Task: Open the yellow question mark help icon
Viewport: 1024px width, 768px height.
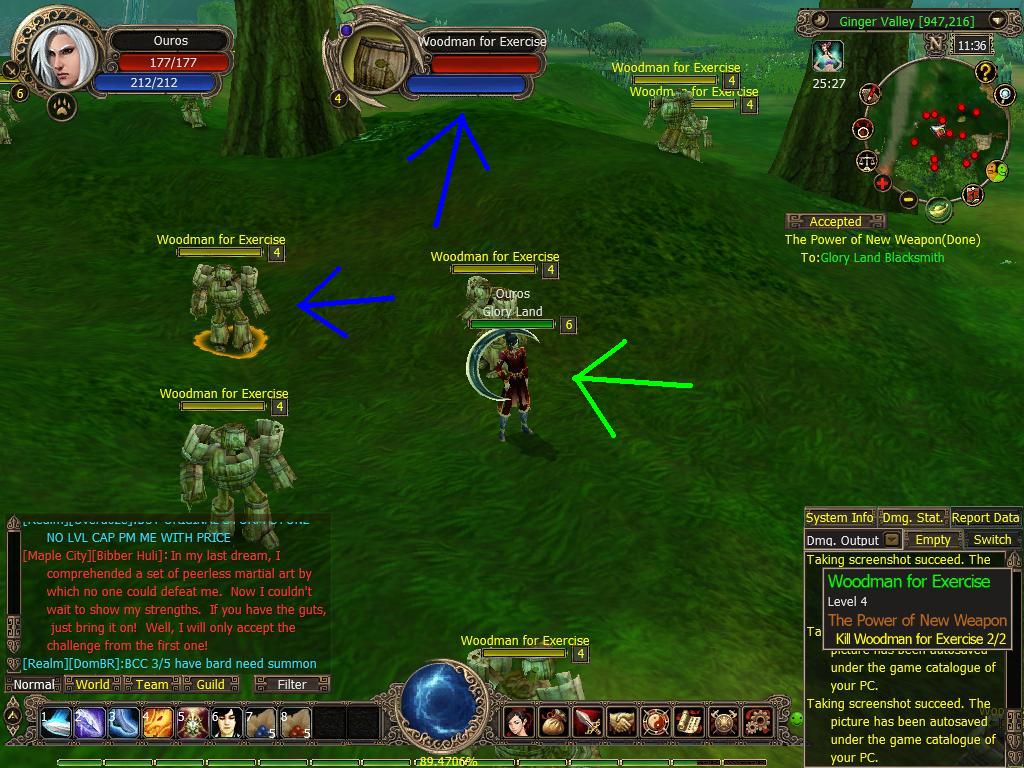Action: [986, 71]
